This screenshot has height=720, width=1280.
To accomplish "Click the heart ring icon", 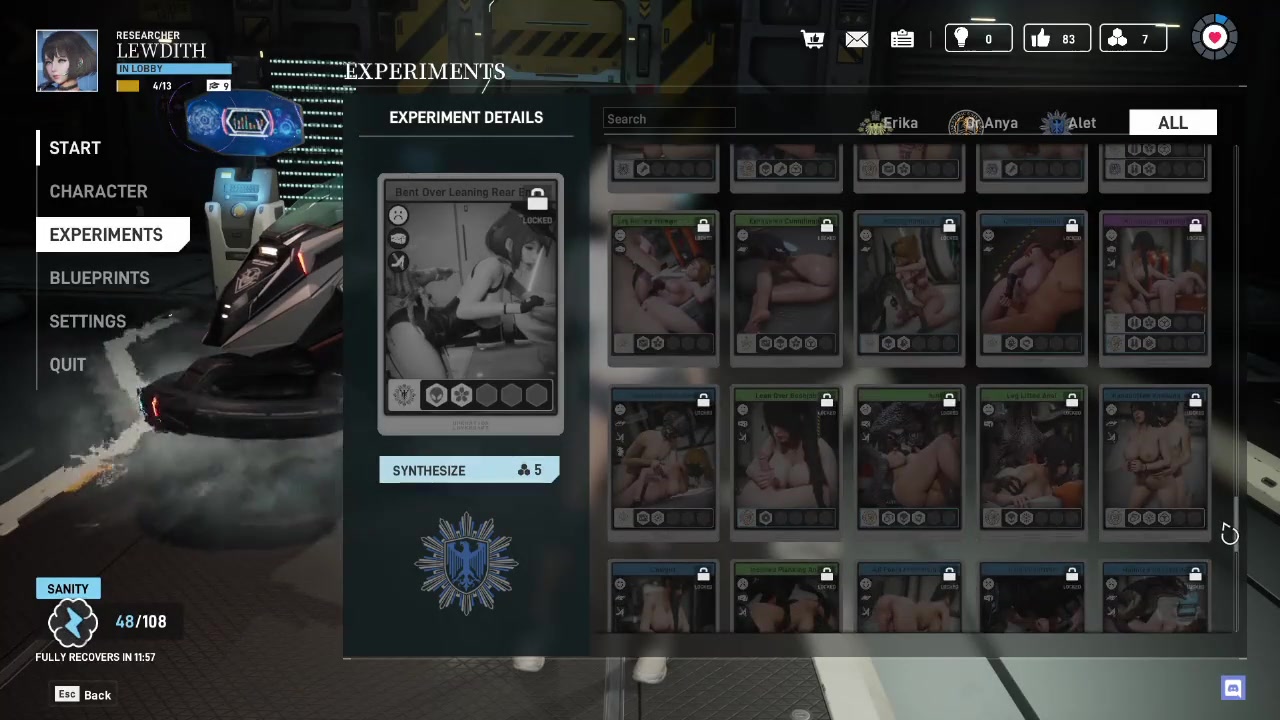I will point(1214,38).
